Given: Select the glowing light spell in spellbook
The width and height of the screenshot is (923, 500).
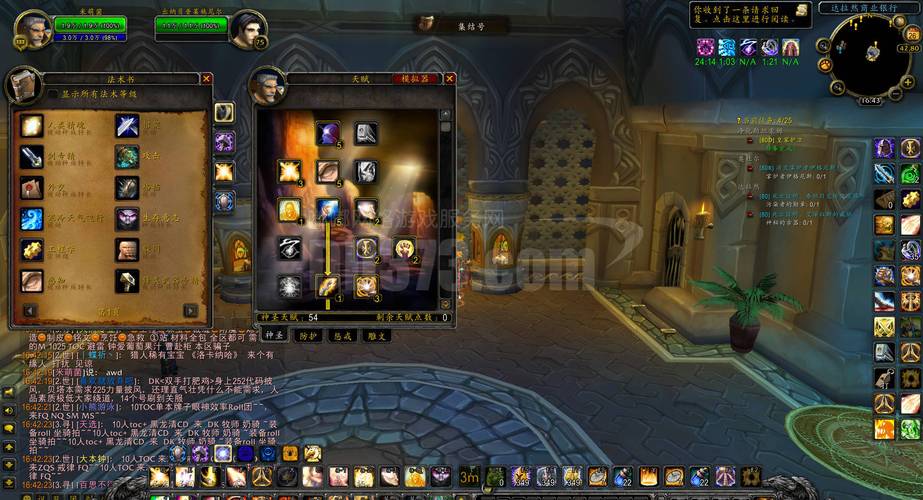Looking at the screenshot, I should click(x=32, y=126).
